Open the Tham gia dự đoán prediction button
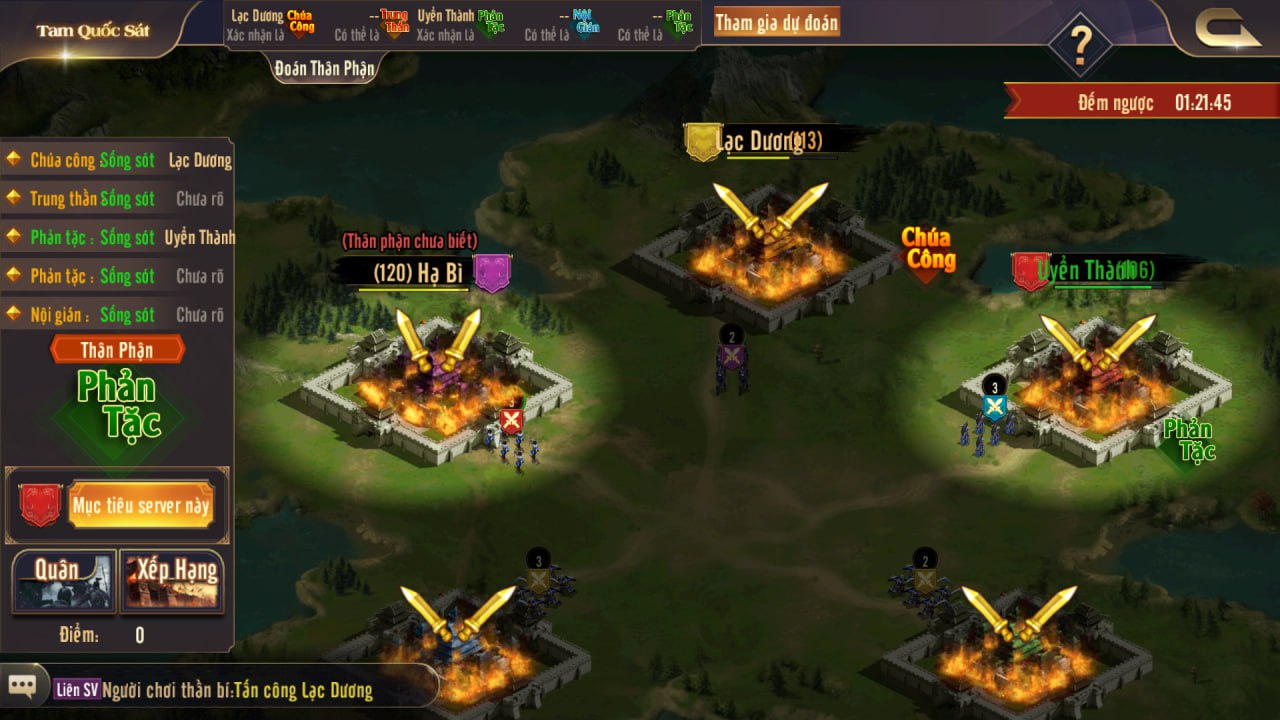 click(776, 23)
